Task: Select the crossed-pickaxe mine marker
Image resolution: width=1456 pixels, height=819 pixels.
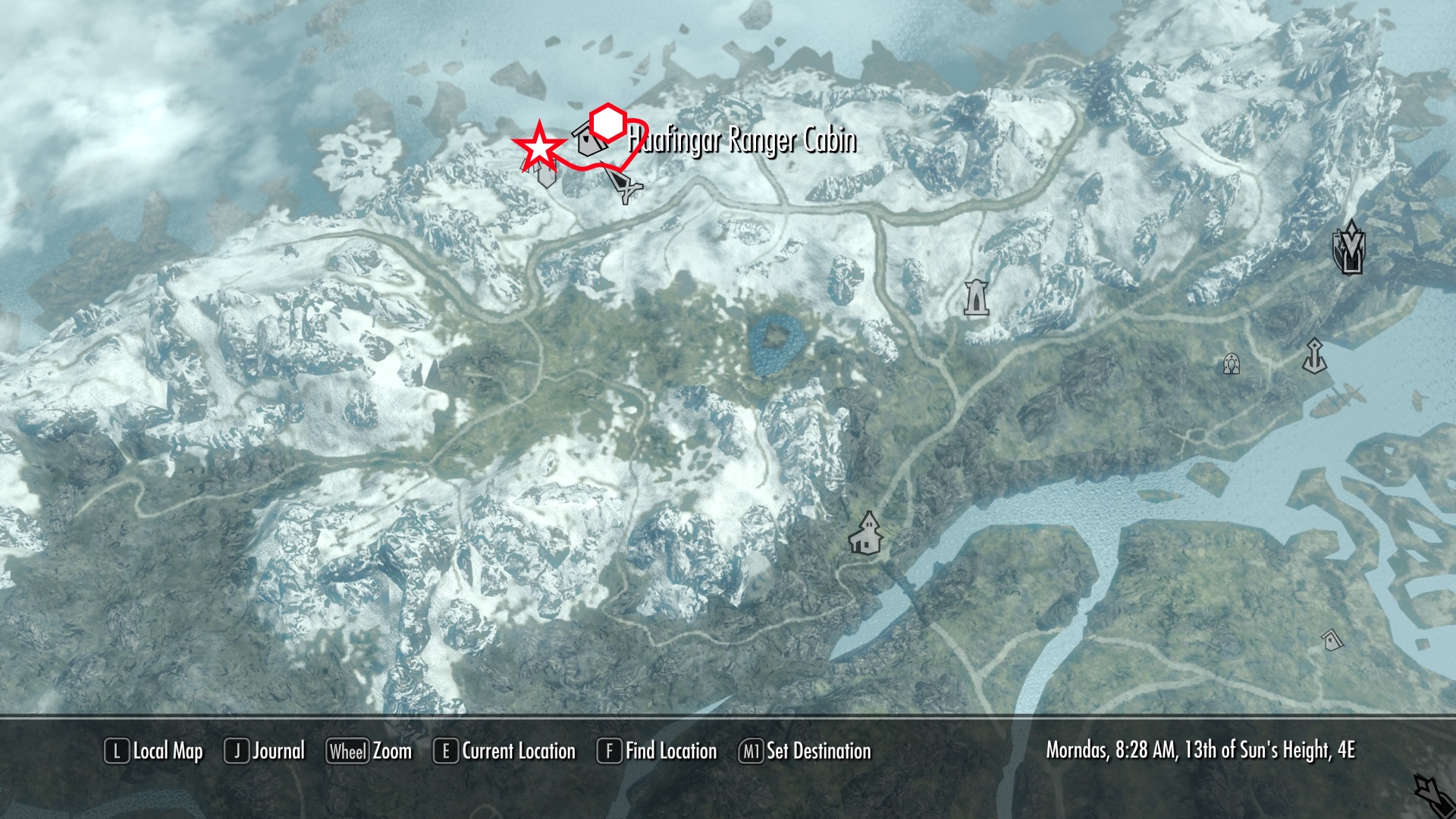Action: point(625,187)
